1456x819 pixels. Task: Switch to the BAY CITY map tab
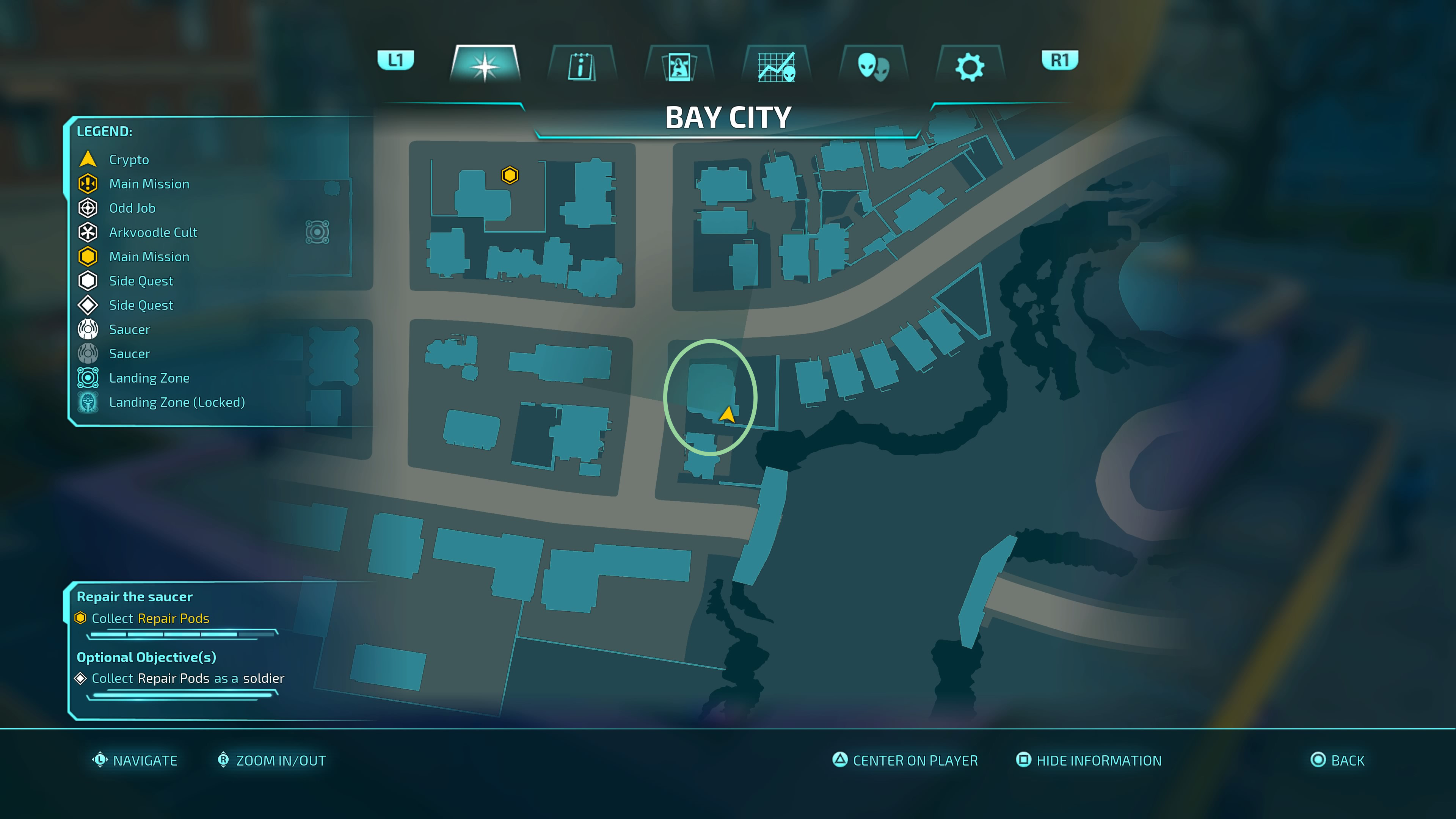[728, 117]
